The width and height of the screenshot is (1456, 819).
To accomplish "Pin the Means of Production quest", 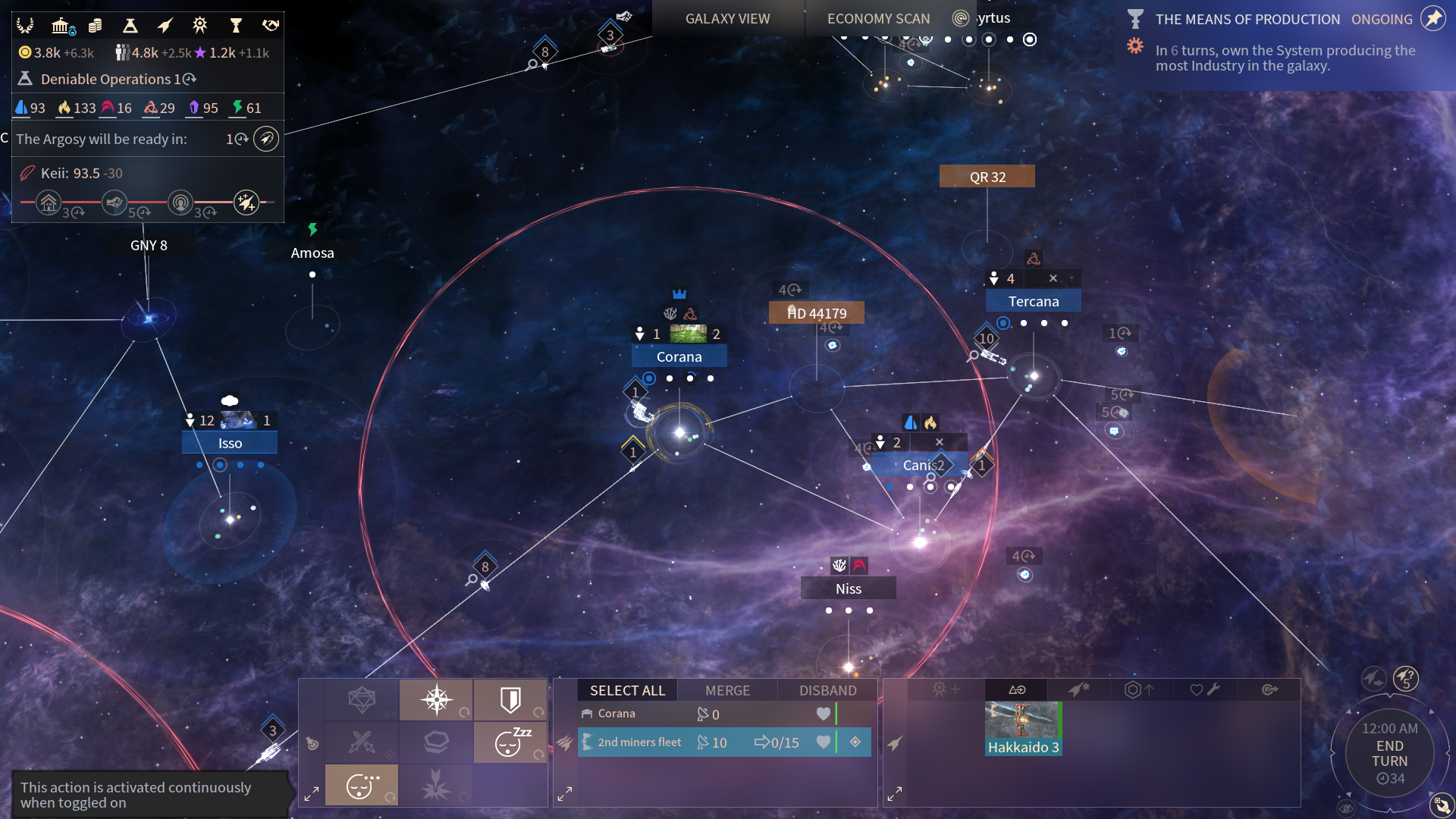I will pyautogui.click(x=1432, y=19).
